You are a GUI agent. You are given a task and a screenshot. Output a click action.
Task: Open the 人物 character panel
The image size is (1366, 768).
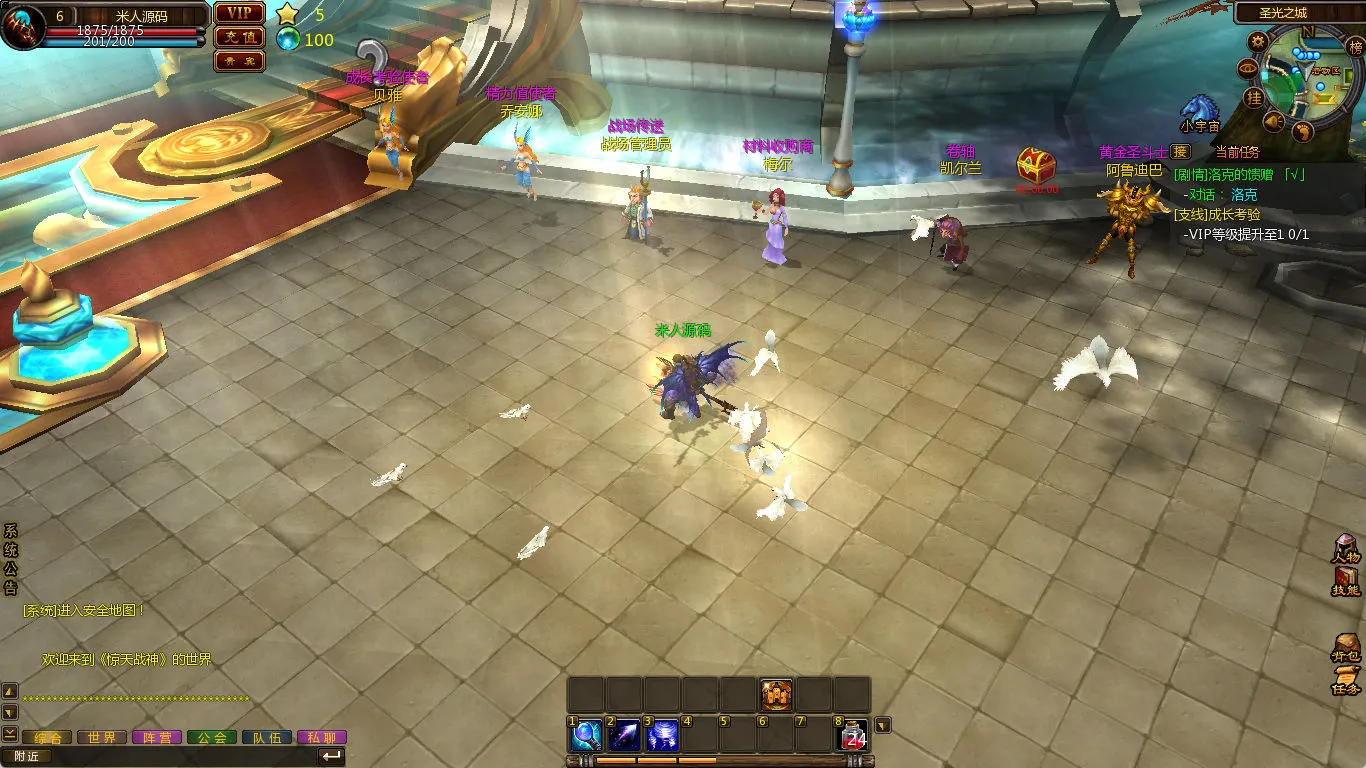coord(1346,549)
